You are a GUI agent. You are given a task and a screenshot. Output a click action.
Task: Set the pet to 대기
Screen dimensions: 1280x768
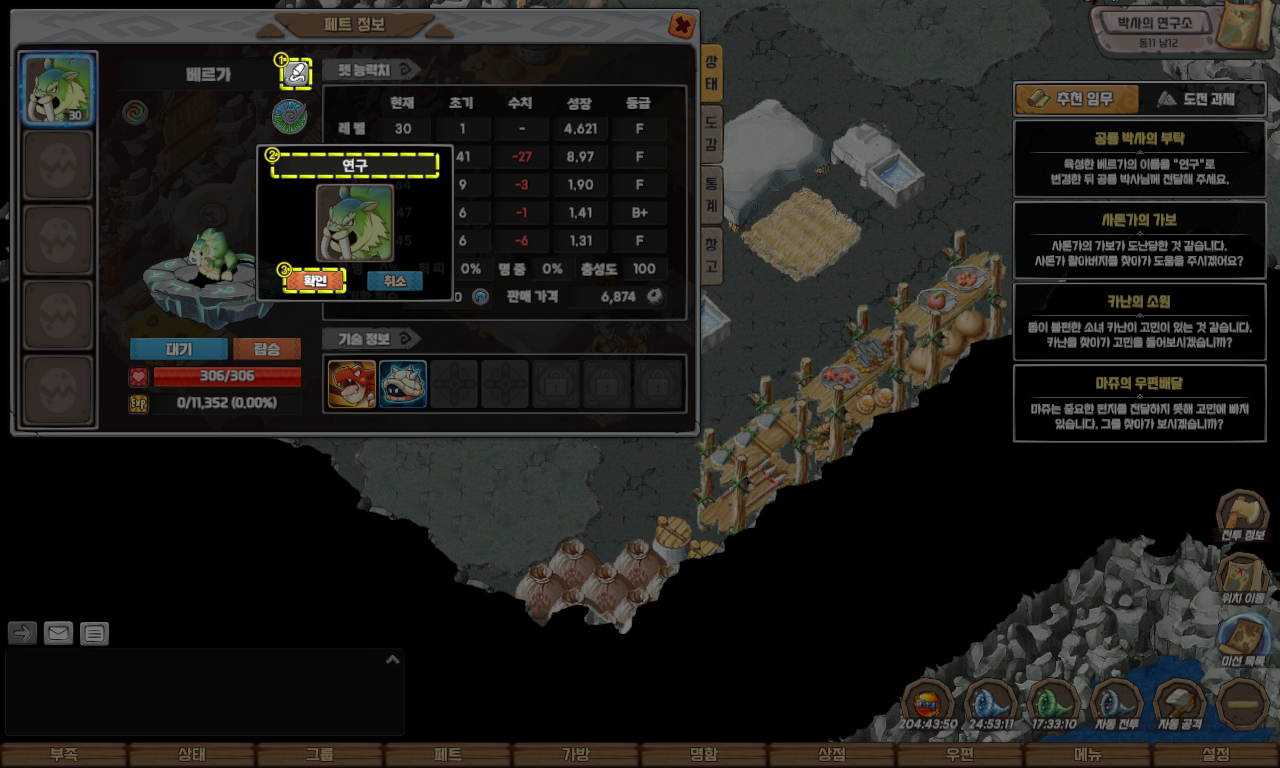point(178,349)
